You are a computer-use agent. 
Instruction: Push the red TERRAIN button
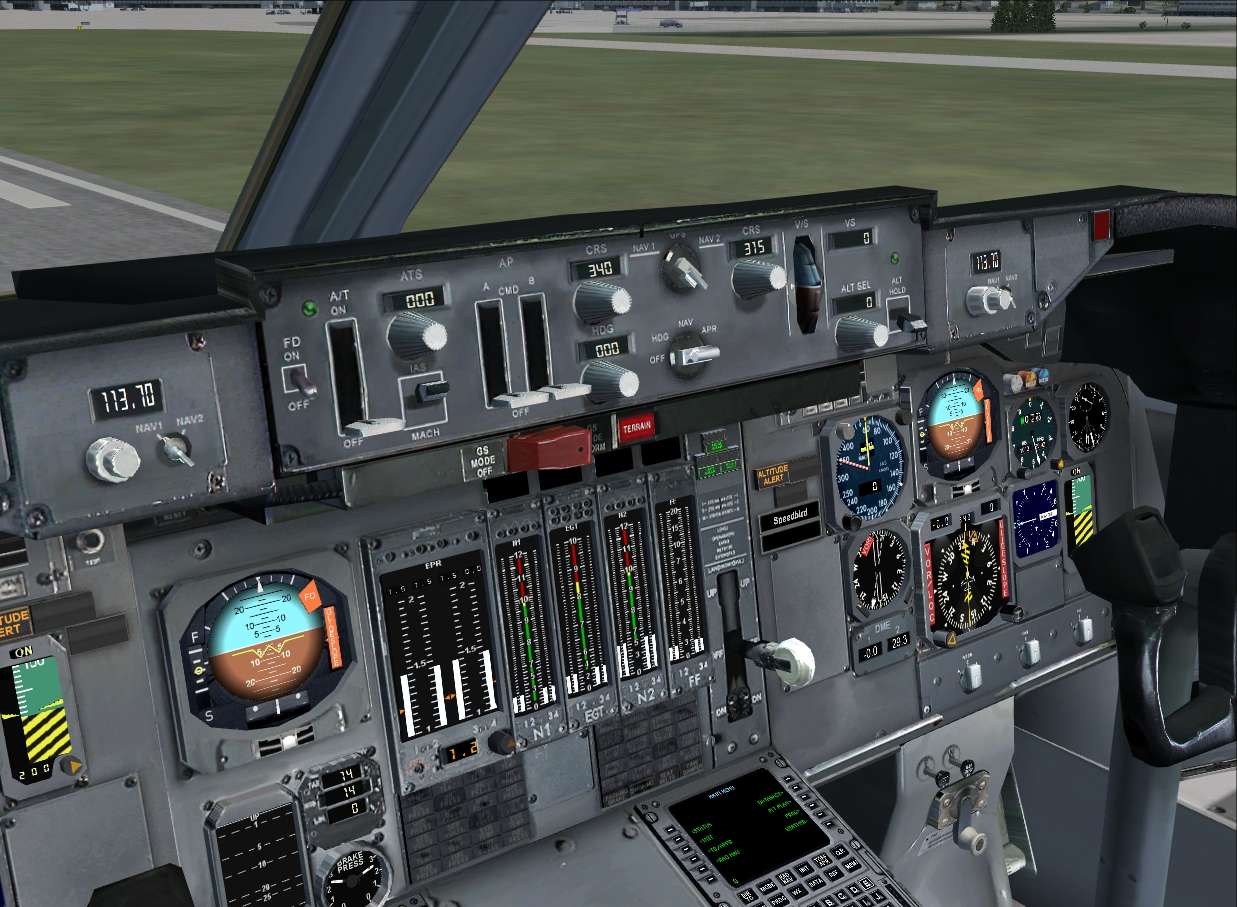[x=636, y=428]
